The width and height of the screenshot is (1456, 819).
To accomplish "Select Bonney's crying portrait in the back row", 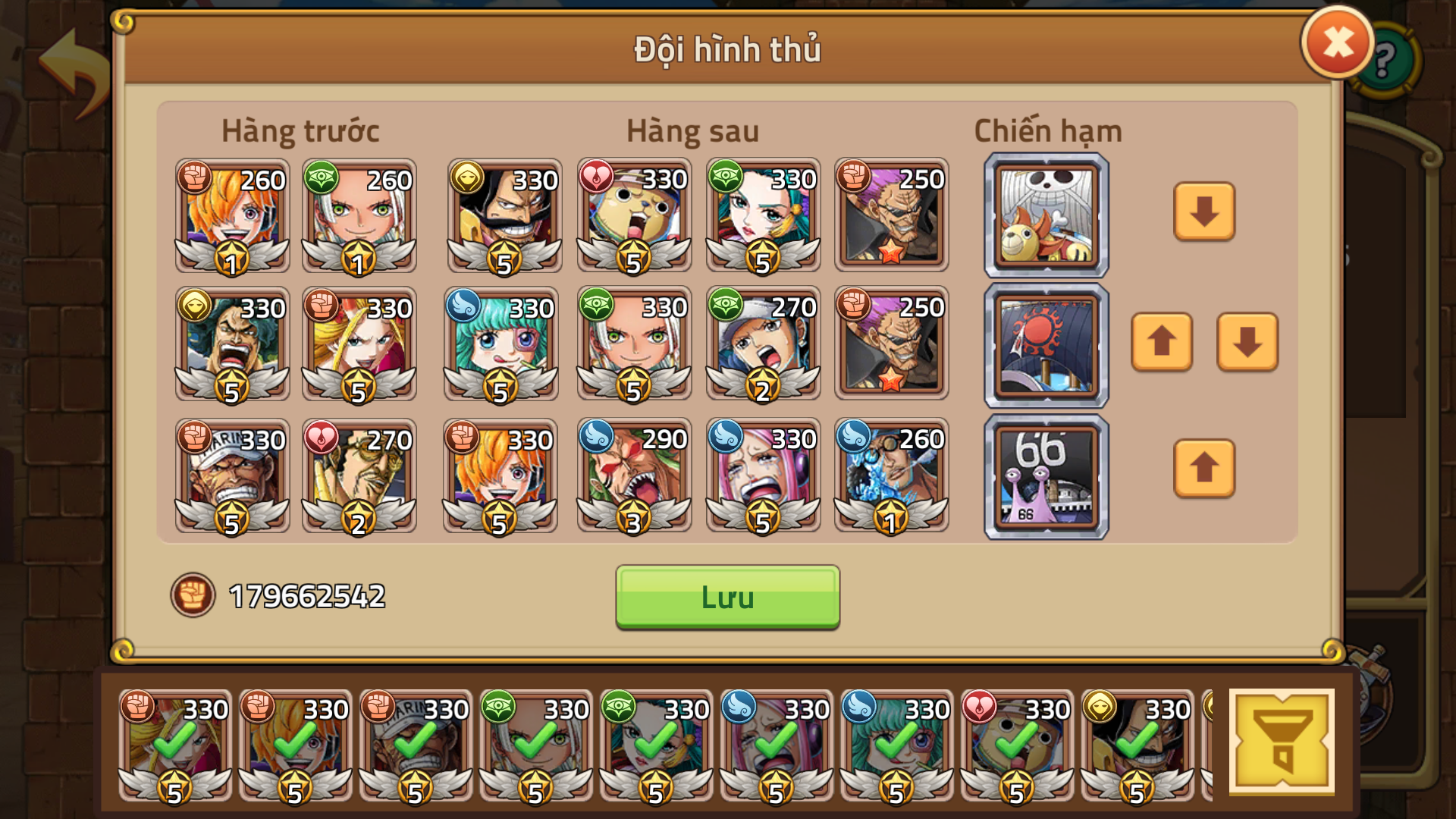I will point(761,475).
